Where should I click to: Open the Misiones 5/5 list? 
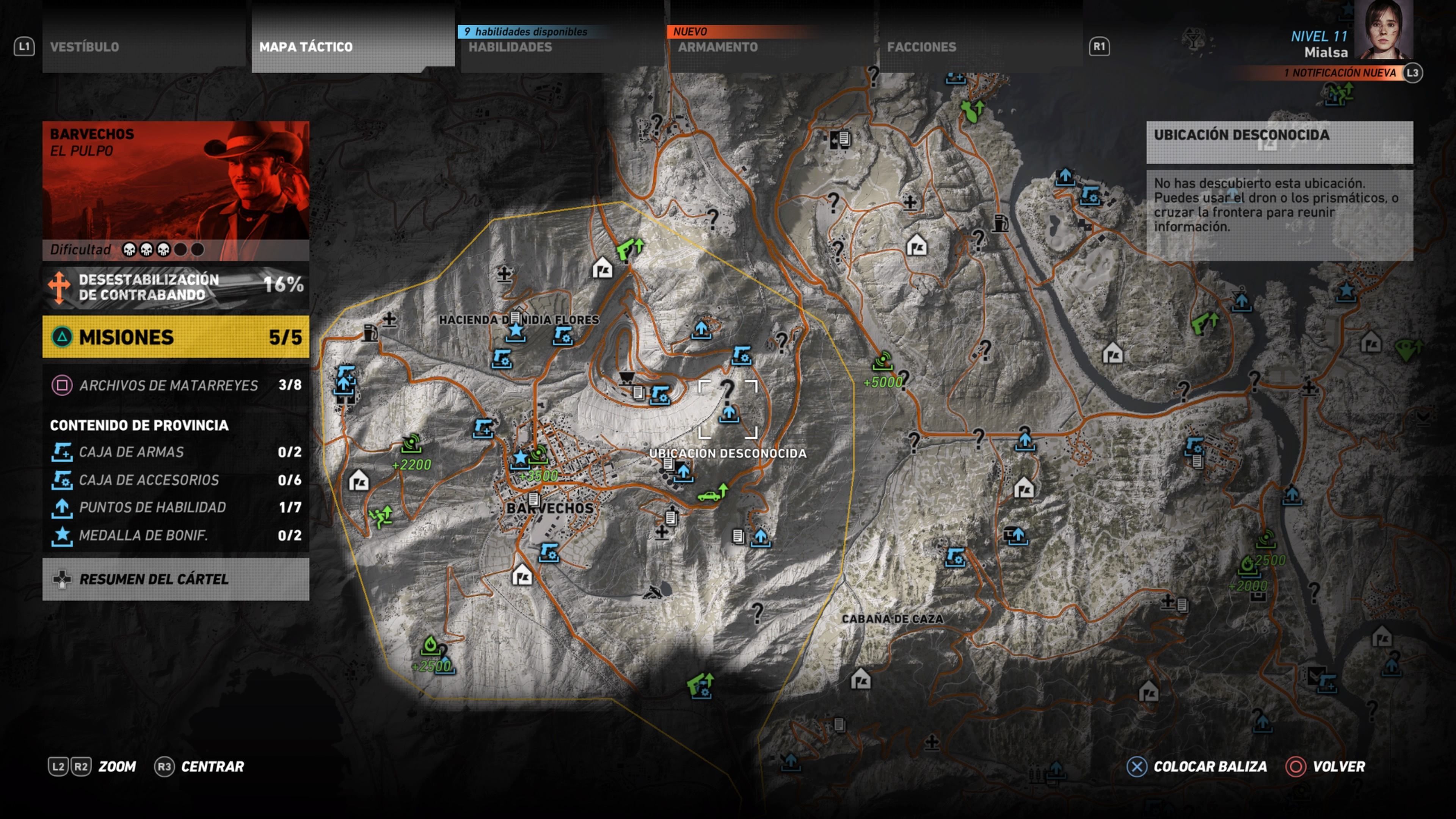coord(176,337)
